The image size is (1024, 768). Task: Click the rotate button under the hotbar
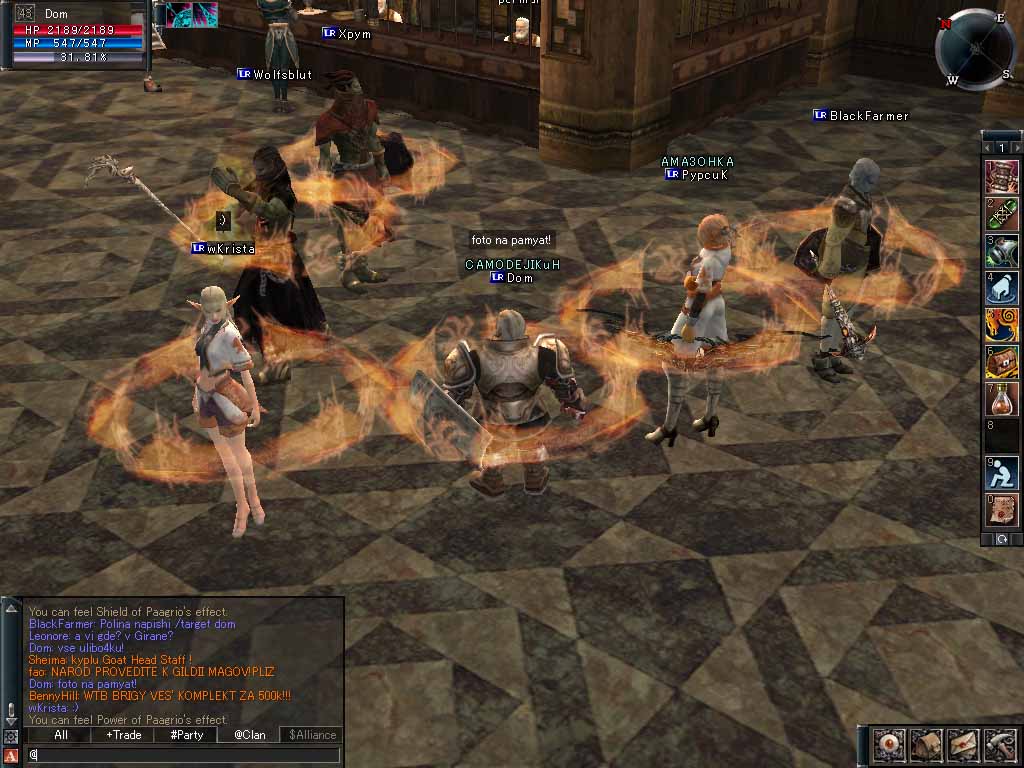tap(1002, 539)
